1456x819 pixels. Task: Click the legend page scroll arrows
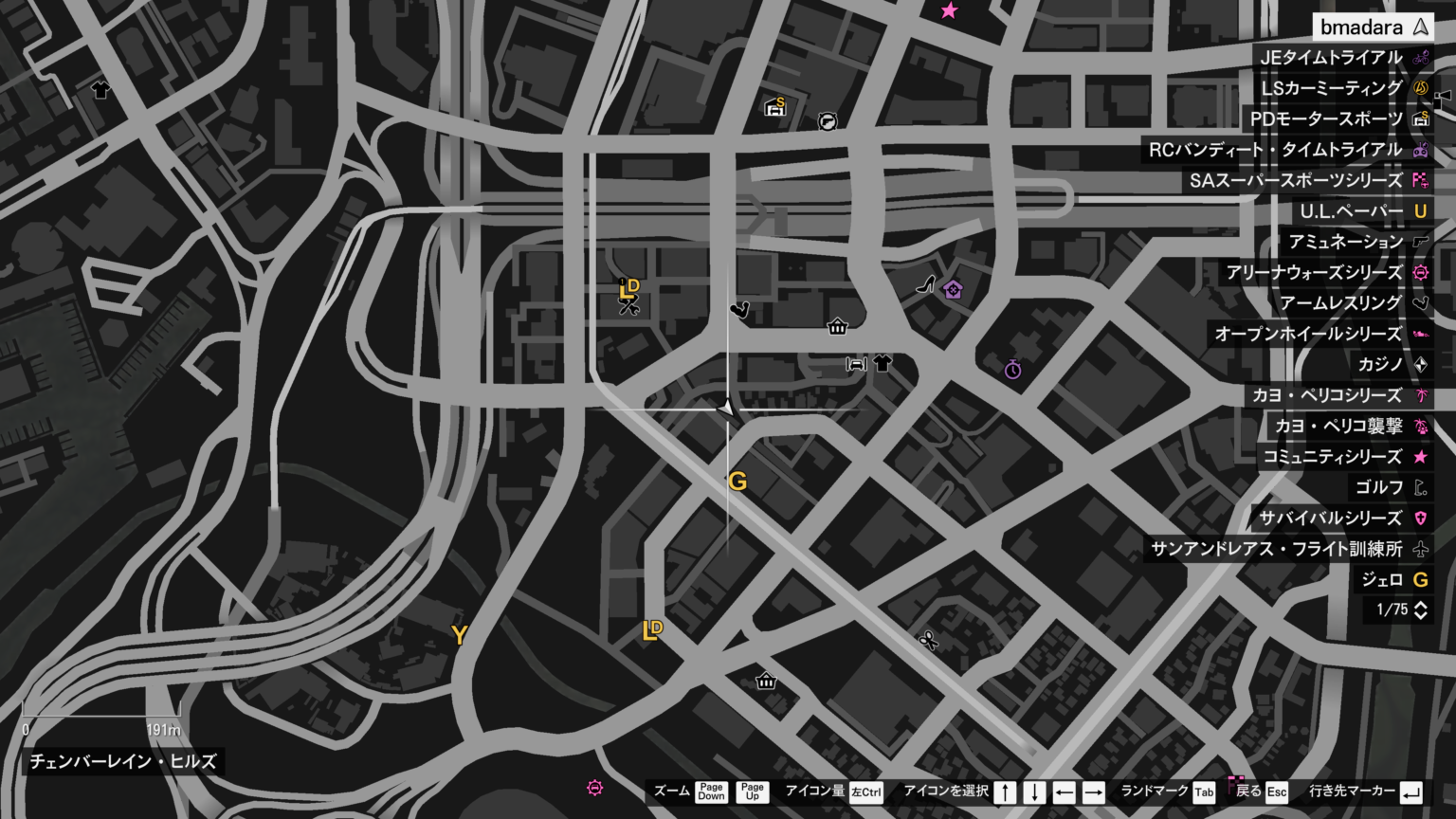(x=1420, y=610)
